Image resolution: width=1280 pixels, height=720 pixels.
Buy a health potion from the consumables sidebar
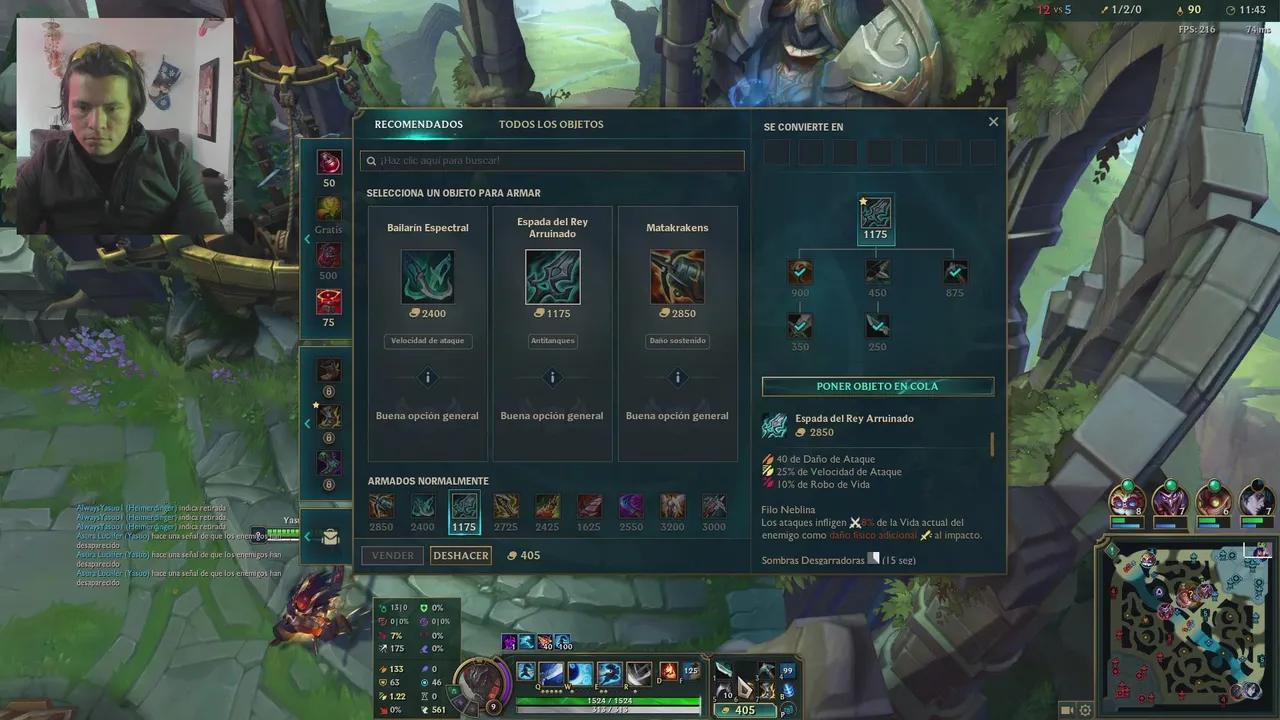(x=329, y=162)
